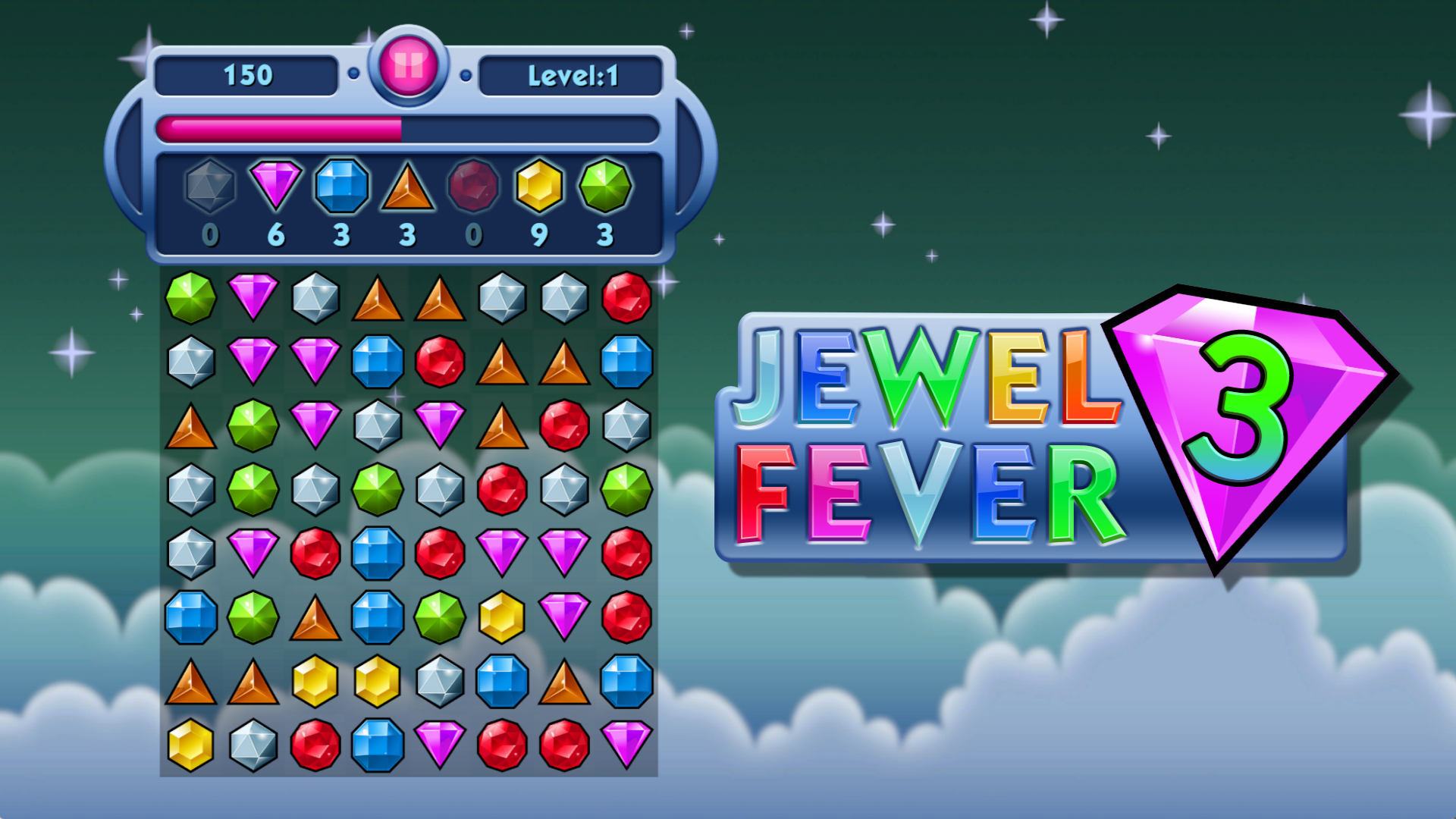
Task: Click the dark red gem tracker icon
Action: pos(473,187)
